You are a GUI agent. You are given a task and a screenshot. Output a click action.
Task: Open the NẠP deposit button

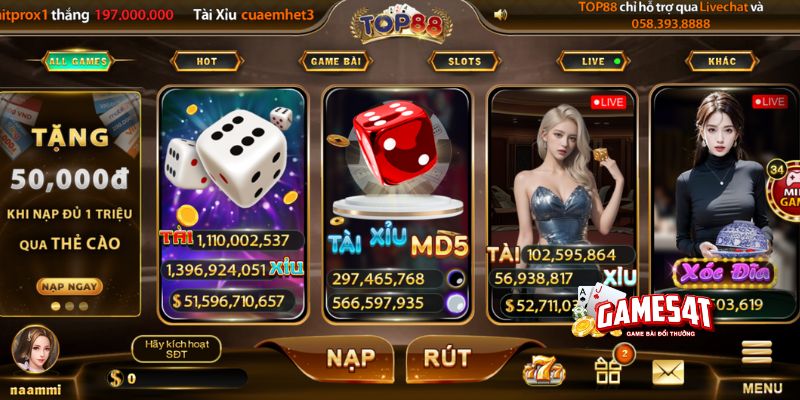344,358
